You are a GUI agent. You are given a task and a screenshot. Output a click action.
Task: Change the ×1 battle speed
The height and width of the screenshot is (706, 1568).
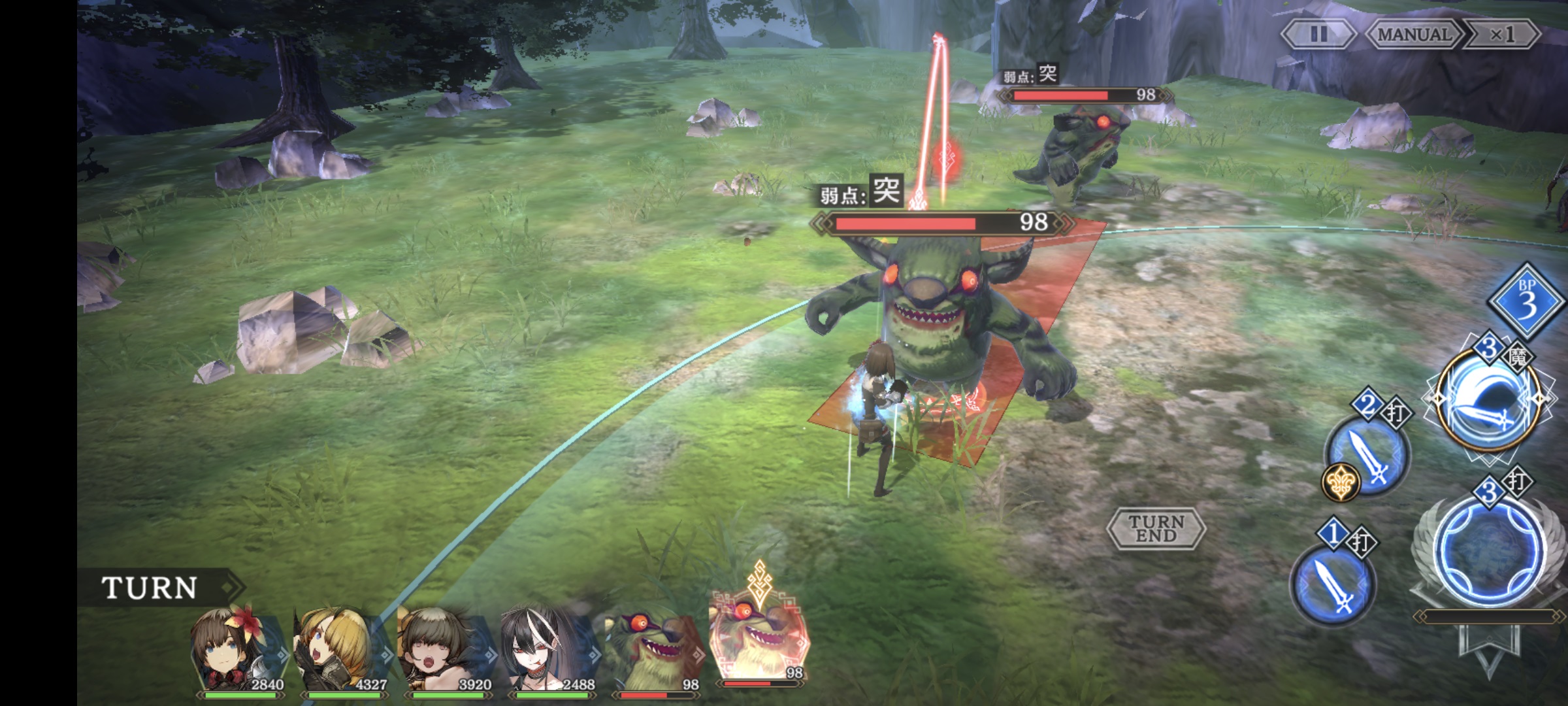point(1502,34)
